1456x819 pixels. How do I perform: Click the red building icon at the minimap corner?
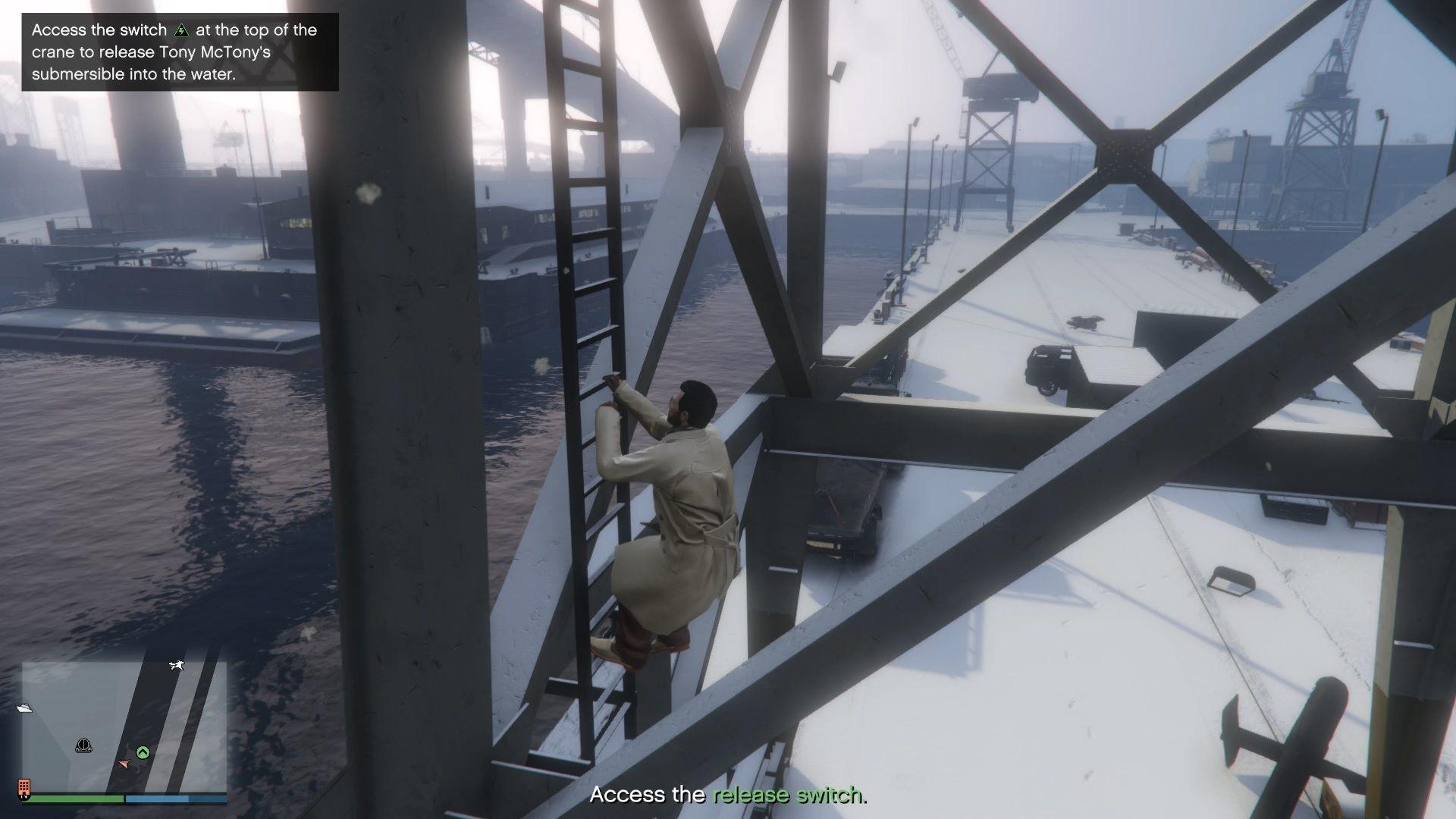click(25, 786)
